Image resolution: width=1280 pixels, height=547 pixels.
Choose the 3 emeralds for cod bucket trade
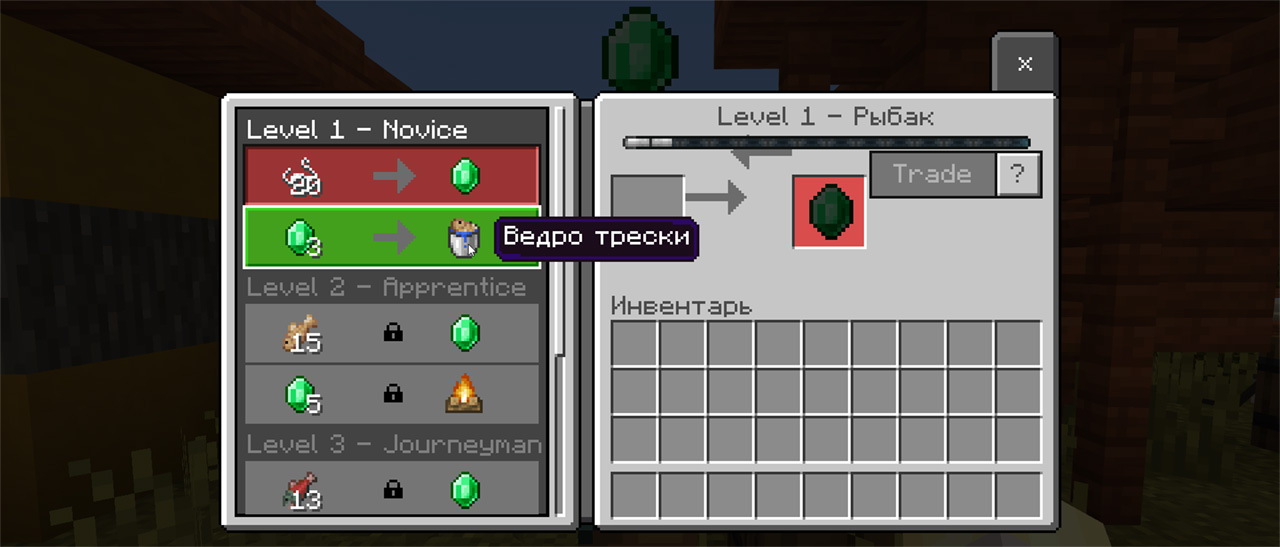(x=391, y=237)
